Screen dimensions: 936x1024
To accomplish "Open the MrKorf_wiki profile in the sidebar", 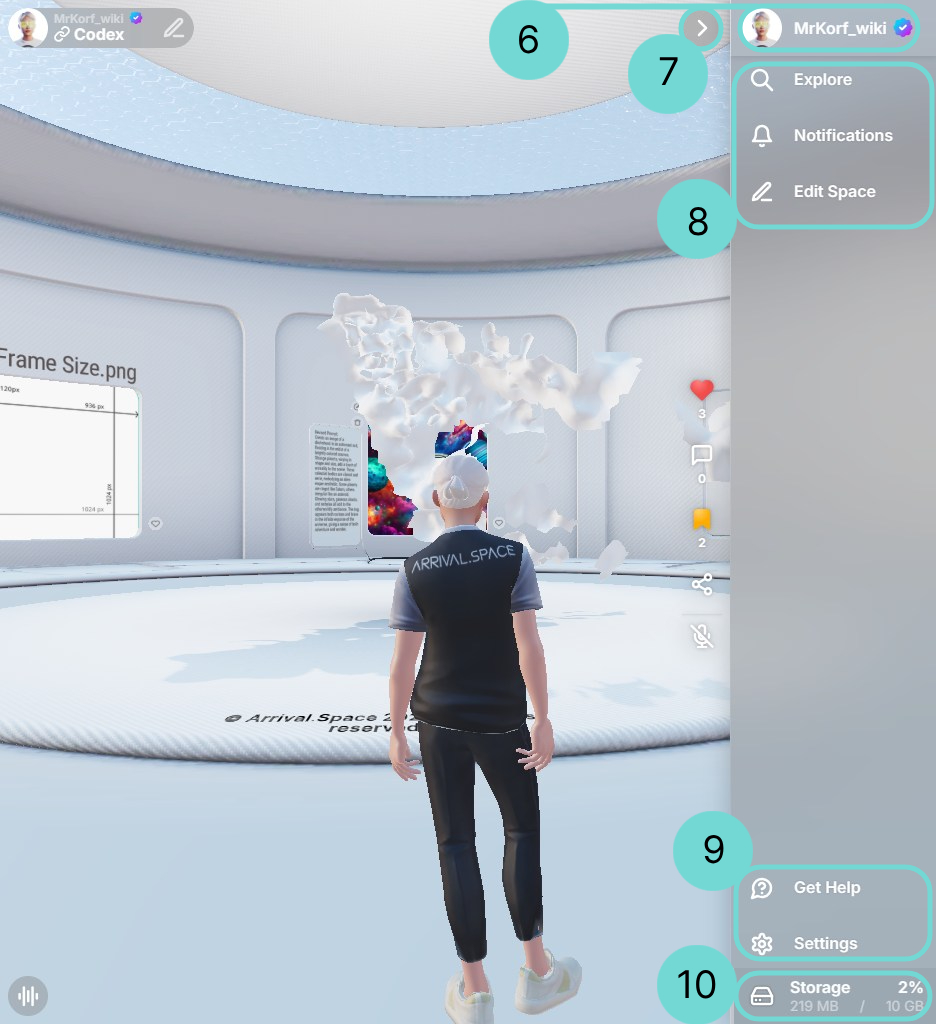I will (x=828, y=28).
